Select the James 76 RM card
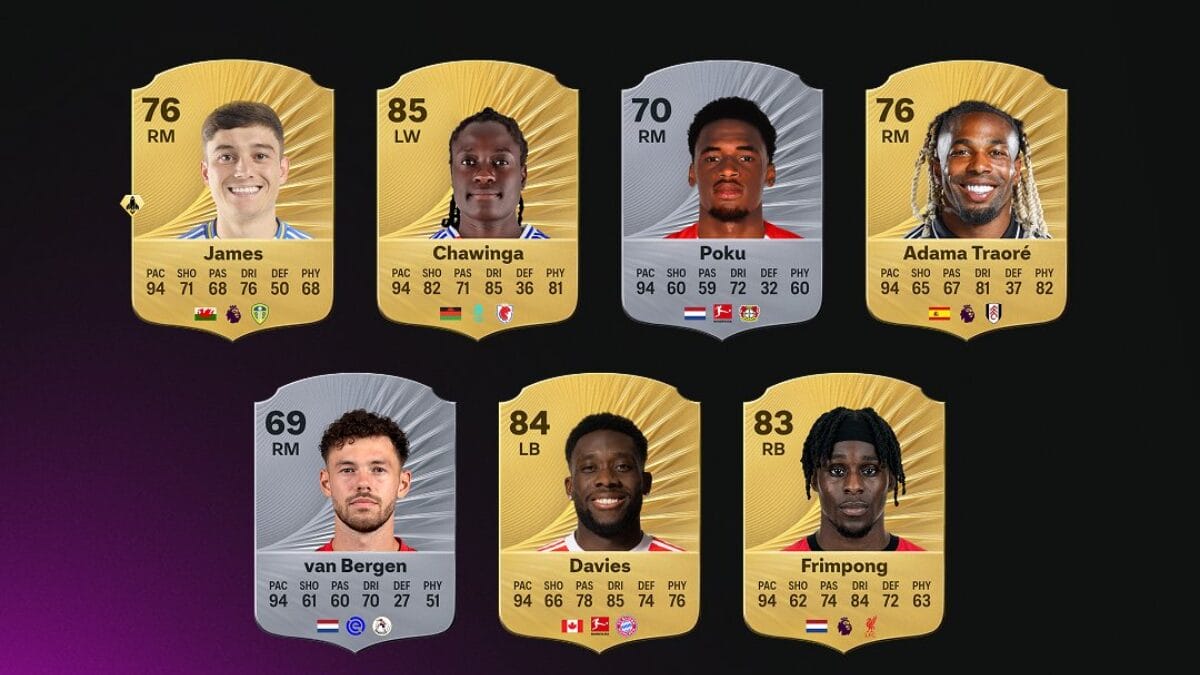 232,200
